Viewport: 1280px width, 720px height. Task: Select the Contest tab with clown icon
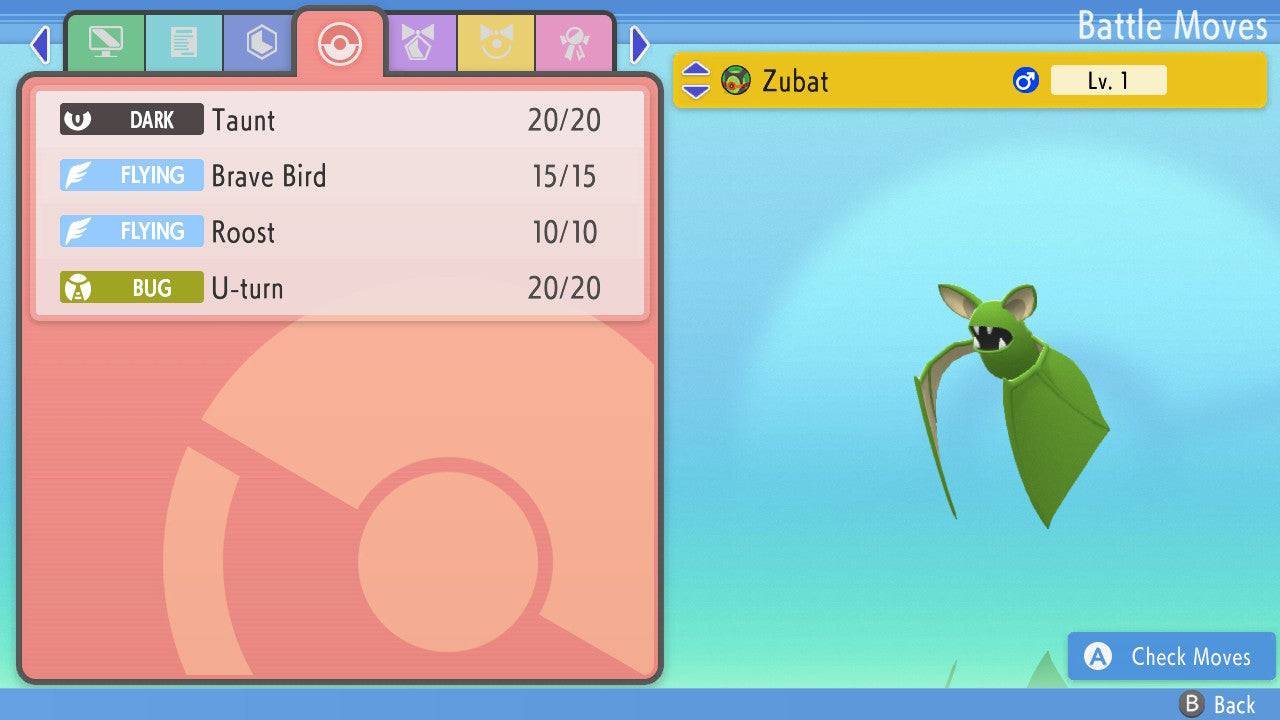pos(497,43)
